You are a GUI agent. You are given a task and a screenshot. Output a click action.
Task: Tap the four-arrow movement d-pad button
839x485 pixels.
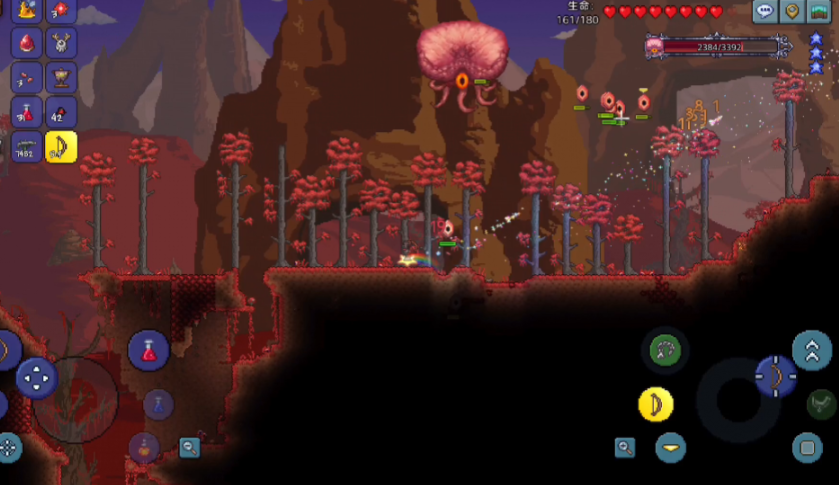click(x=37, y=377)
